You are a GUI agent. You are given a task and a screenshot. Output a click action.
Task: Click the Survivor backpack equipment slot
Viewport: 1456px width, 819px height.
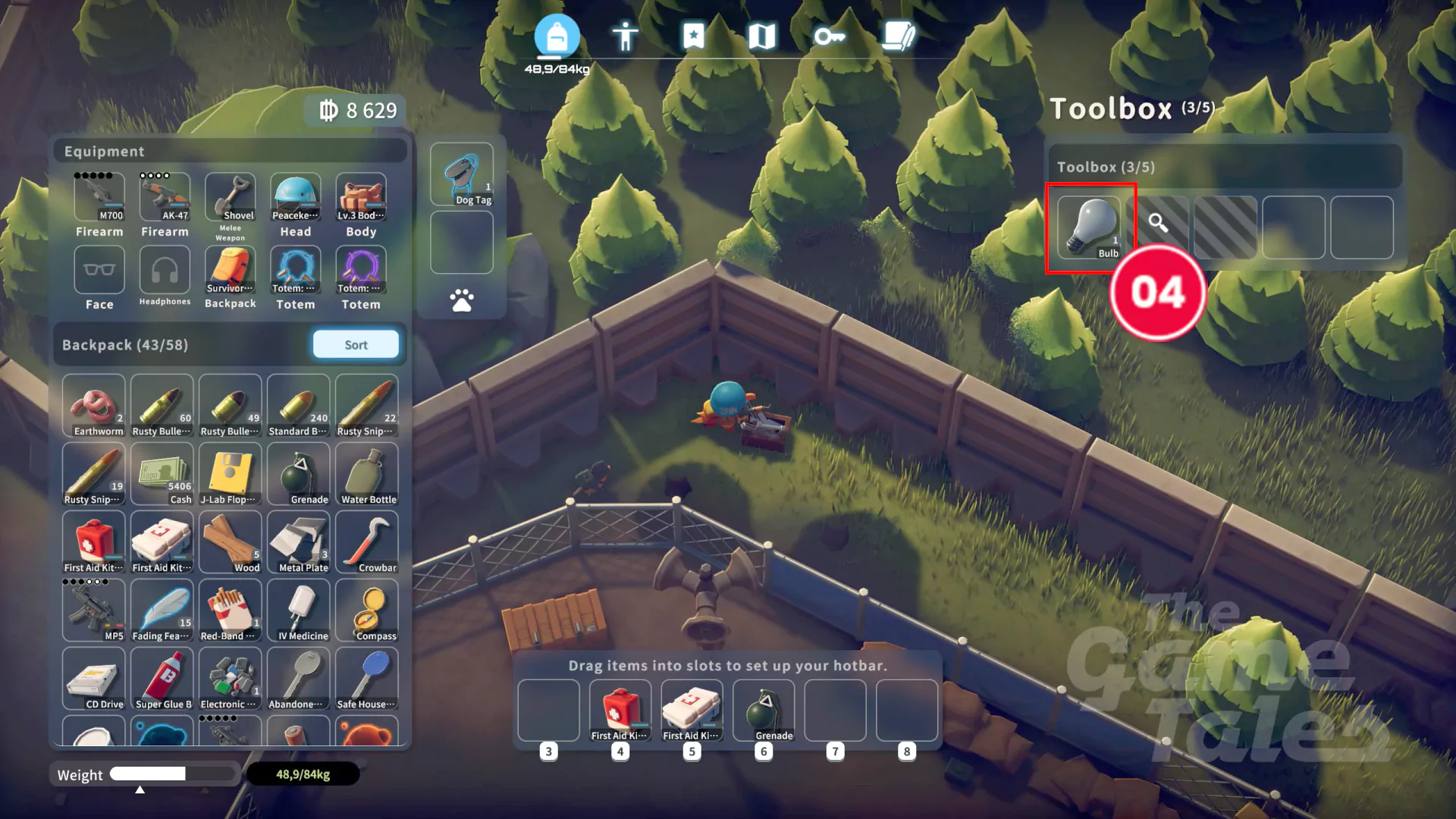[x=231, y=270]
